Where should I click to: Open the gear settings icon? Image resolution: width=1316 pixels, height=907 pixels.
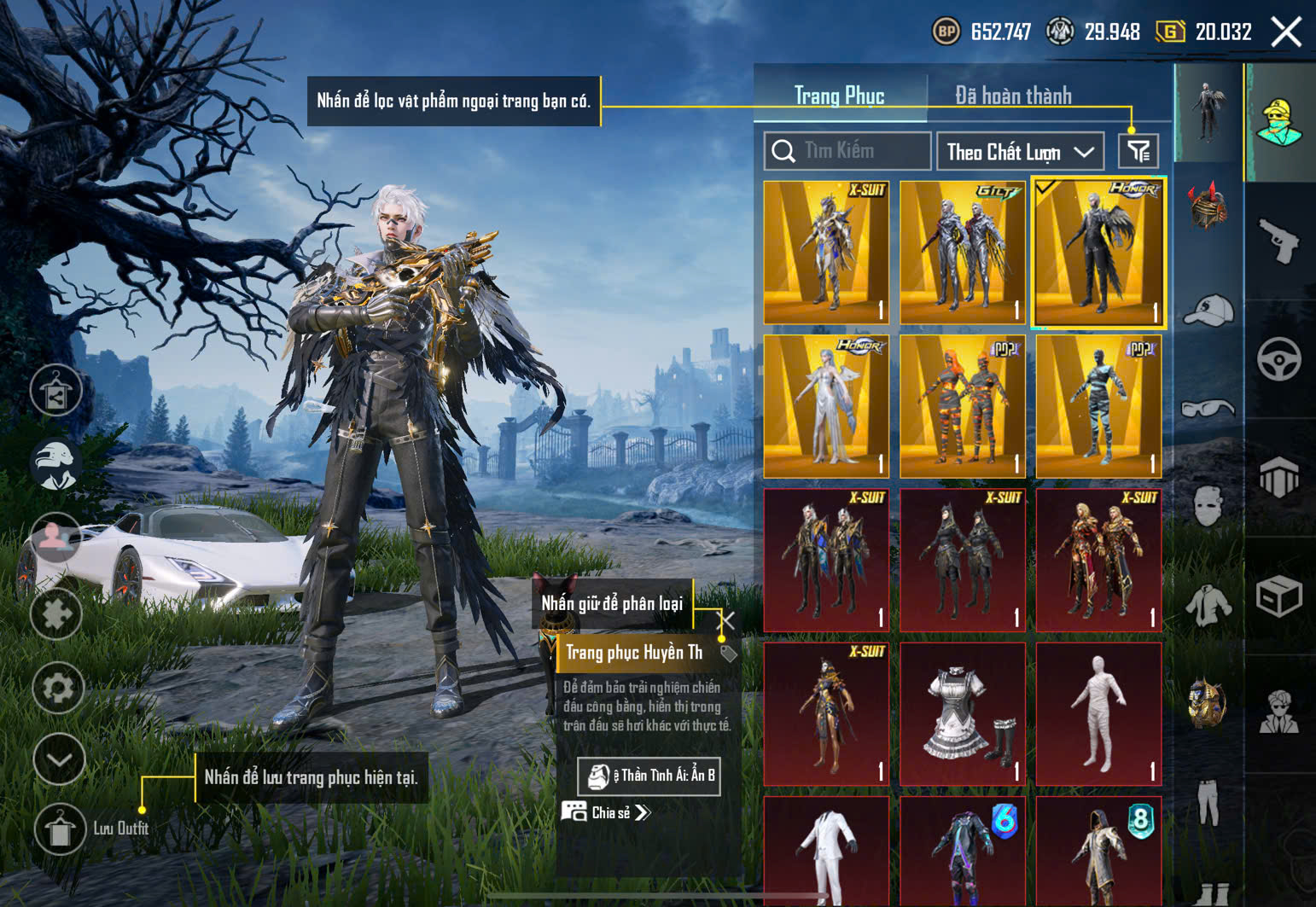[x=58, y=687]
